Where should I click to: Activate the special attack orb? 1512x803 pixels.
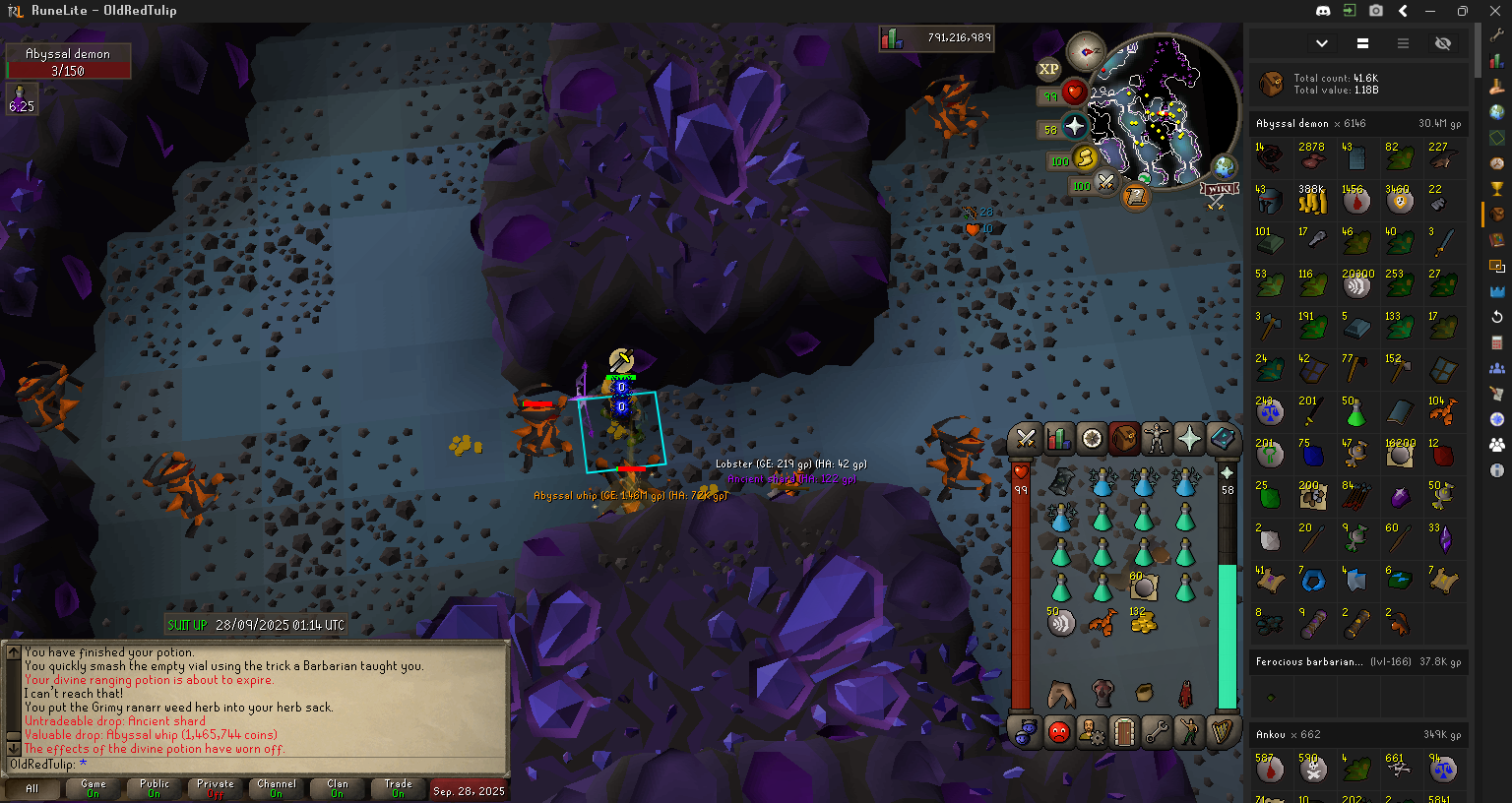click(1105, 182)
